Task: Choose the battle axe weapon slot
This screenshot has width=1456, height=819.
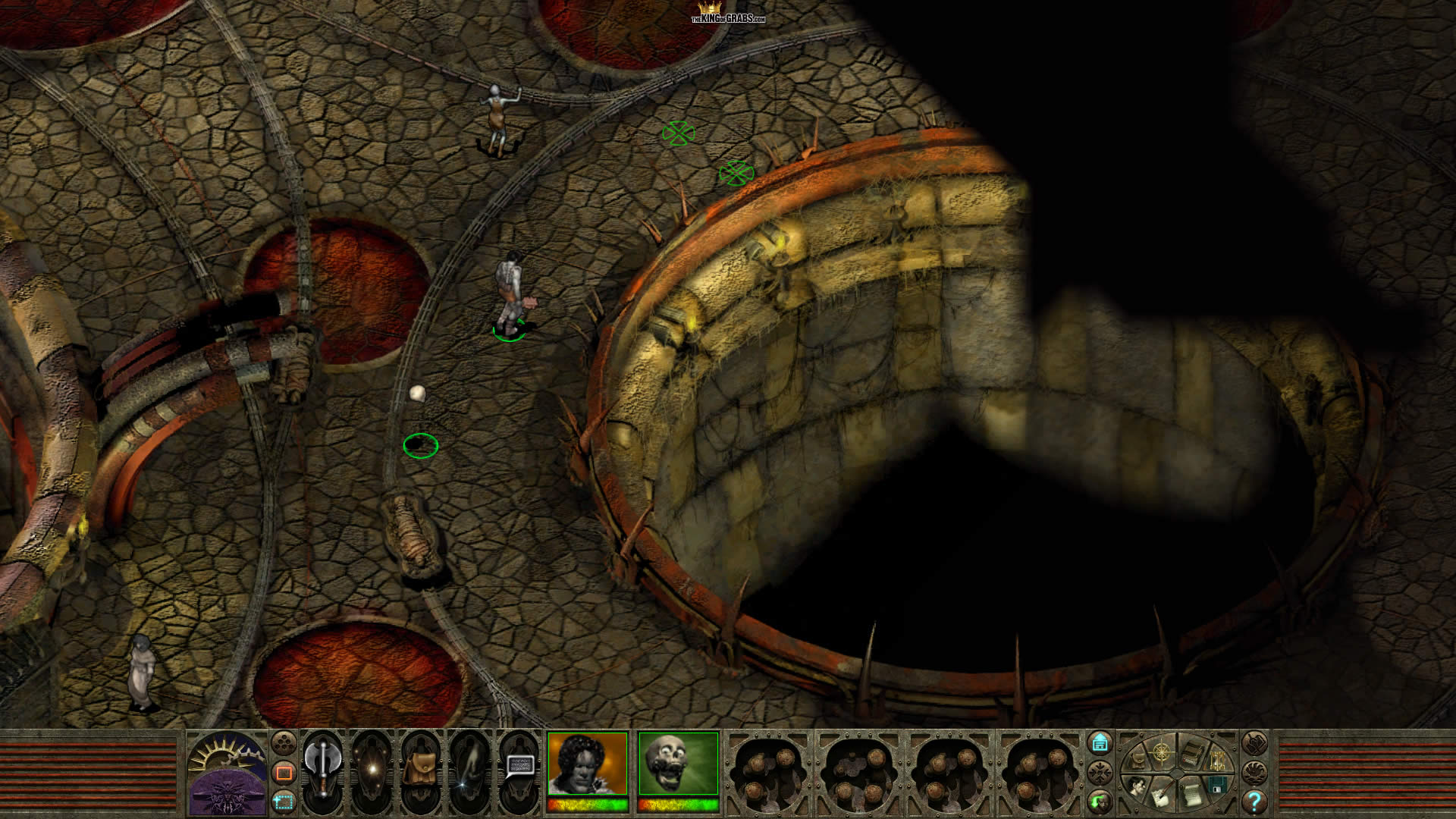Action: (324, 767)
